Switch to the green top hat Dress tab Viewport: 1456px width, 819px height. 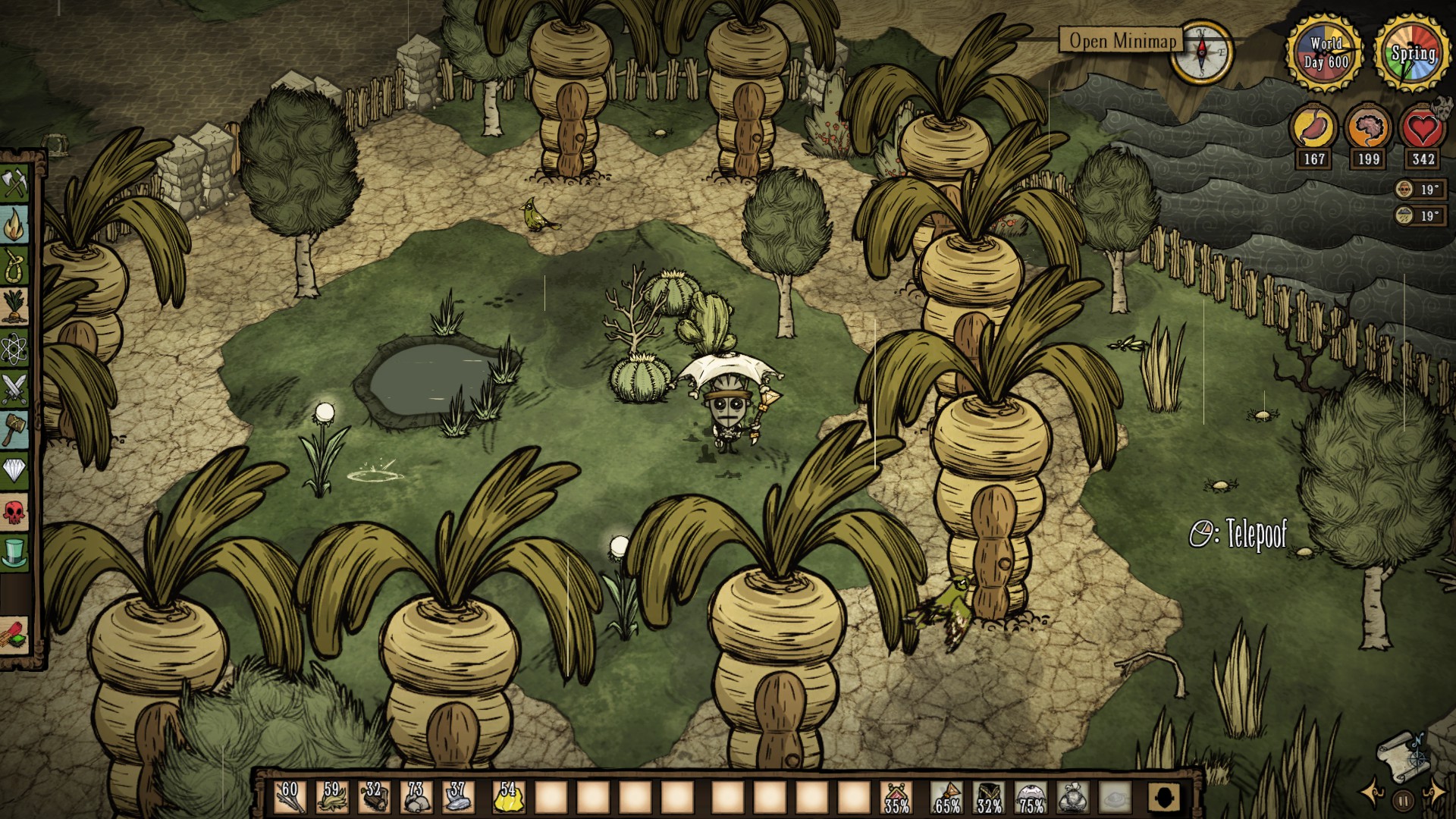click(15, 554)
